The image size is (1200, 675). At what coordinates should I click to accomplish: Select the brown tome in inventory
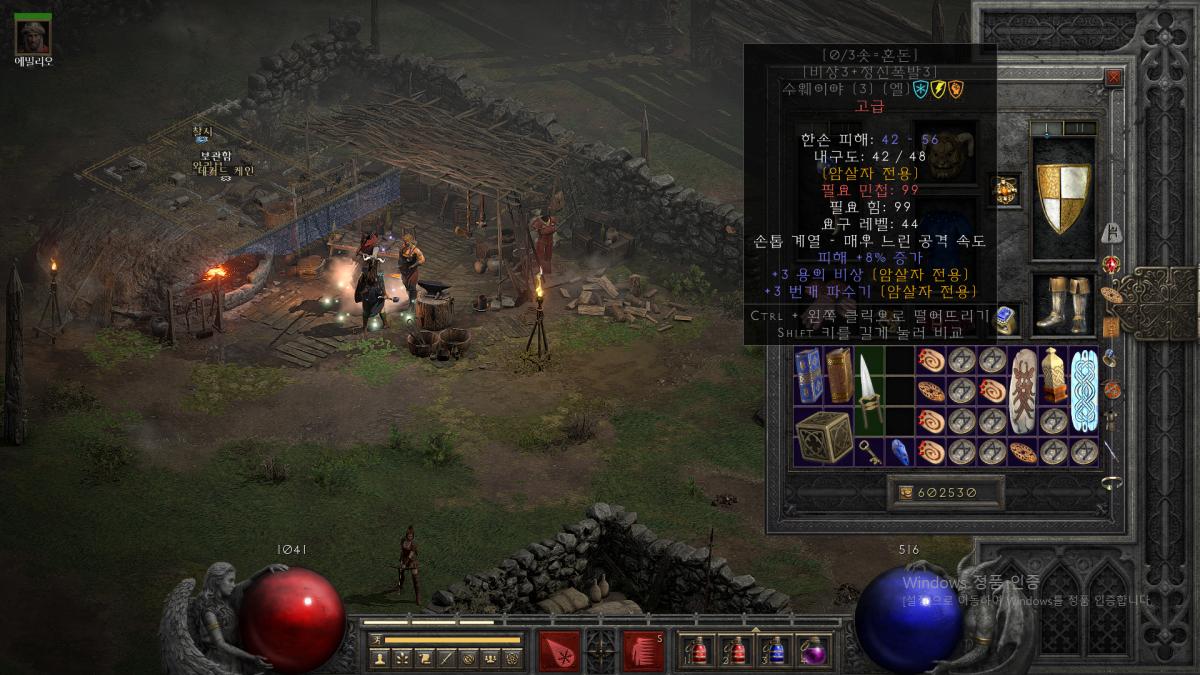click(839, 376)
